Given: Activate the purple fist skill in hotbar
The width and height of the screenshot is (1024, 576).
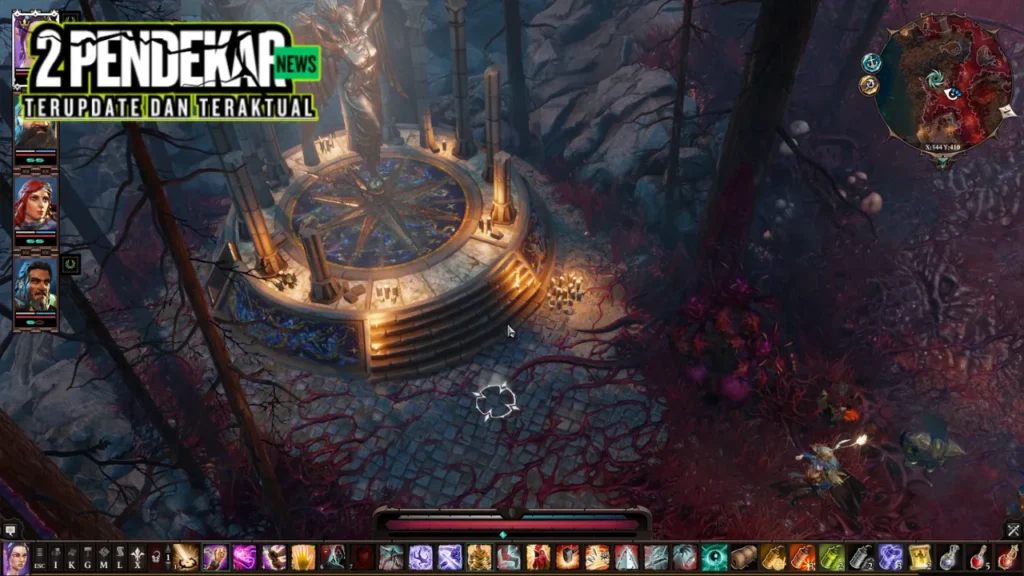Looking at the screenshot, I should point(215,557).
